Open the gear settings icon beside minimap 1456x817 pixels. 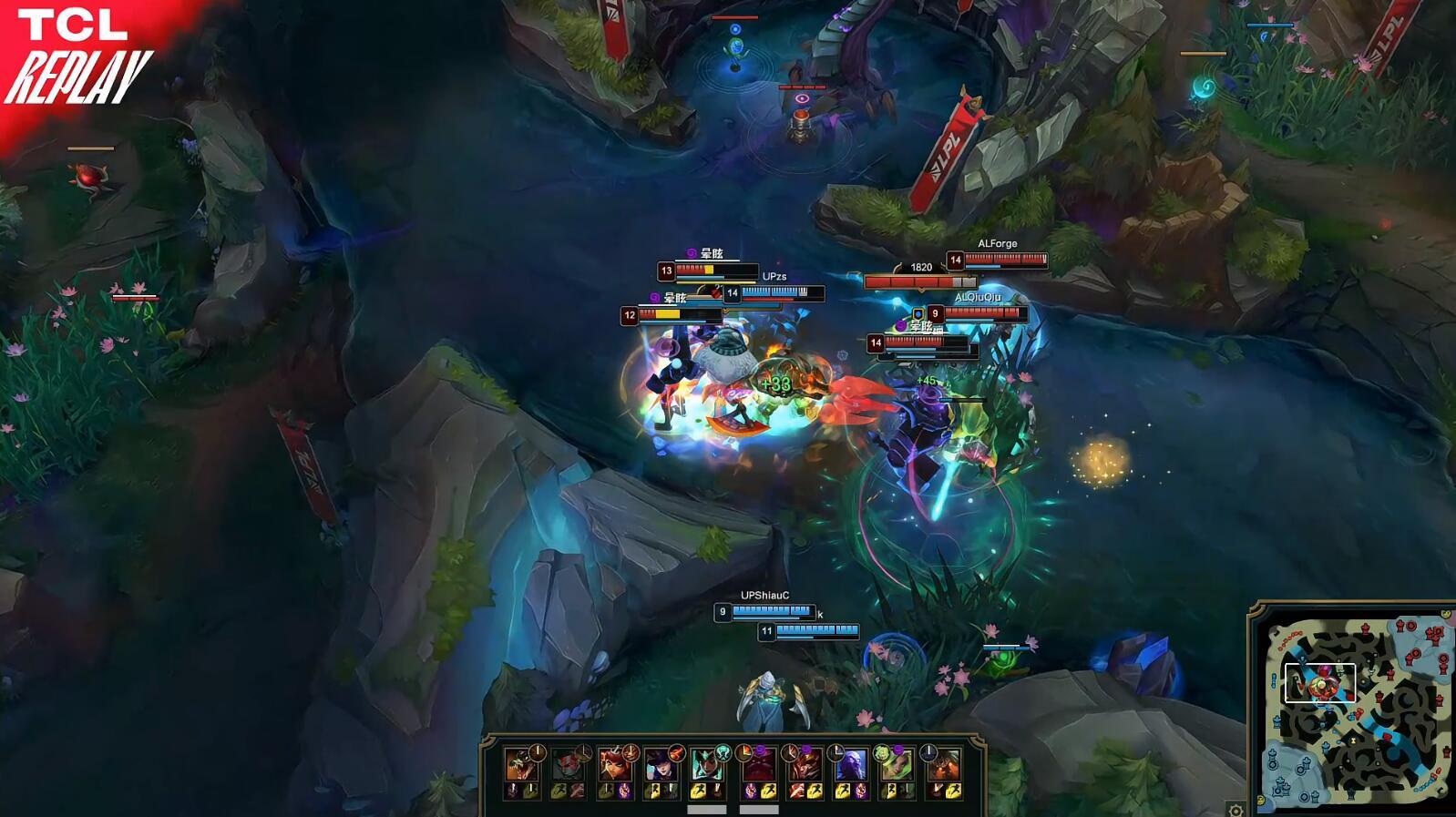[x=1236, y=810]
